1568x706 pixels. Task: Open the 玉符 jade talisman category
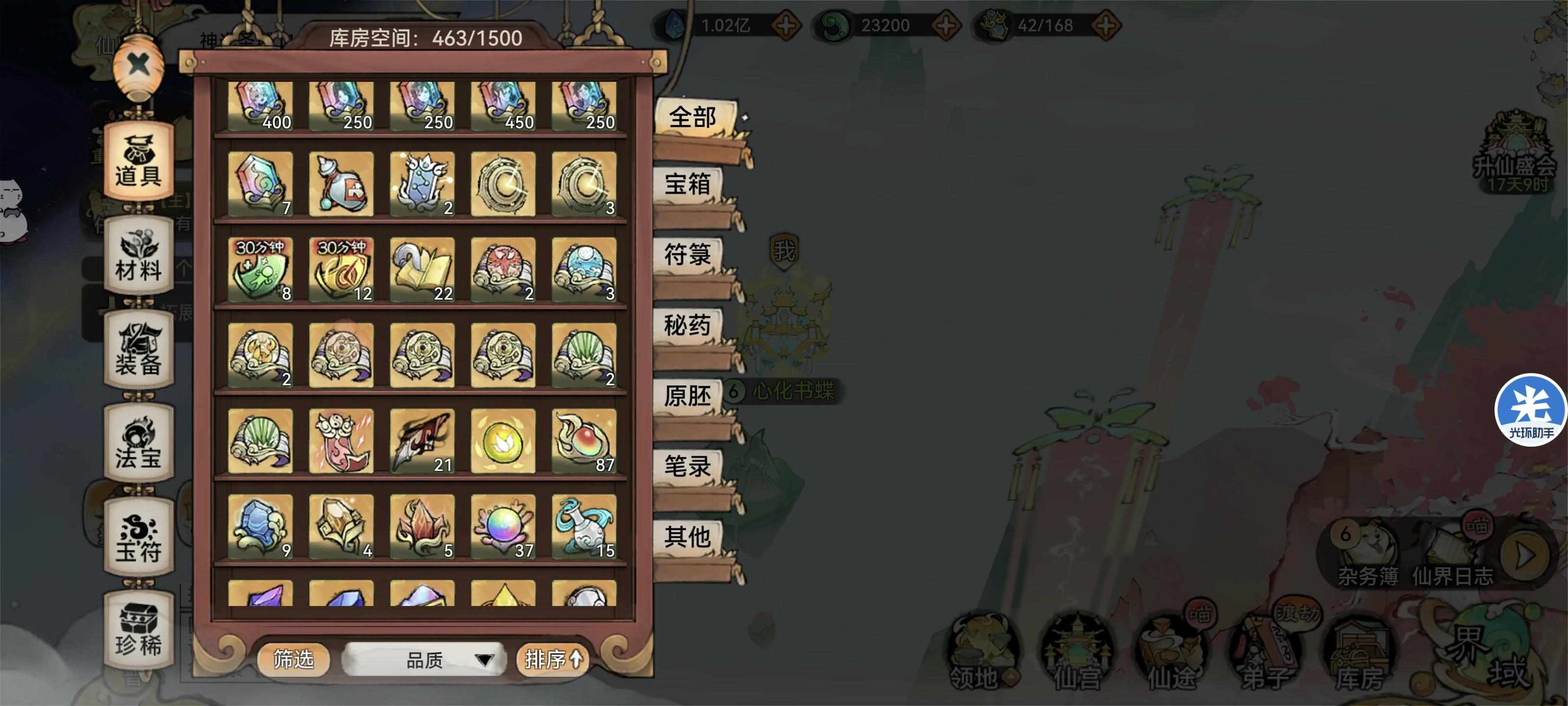click(x=138, y=536)
